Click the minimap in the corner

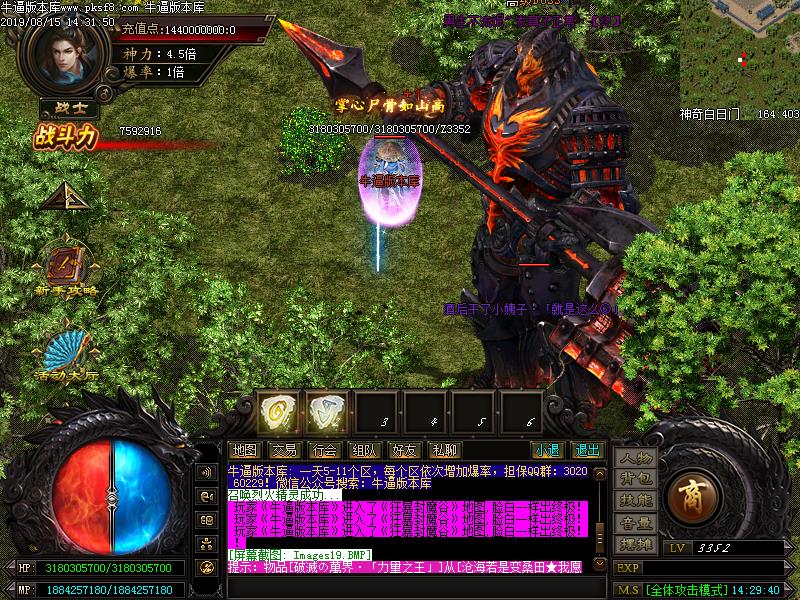click(x=740, y=55)
